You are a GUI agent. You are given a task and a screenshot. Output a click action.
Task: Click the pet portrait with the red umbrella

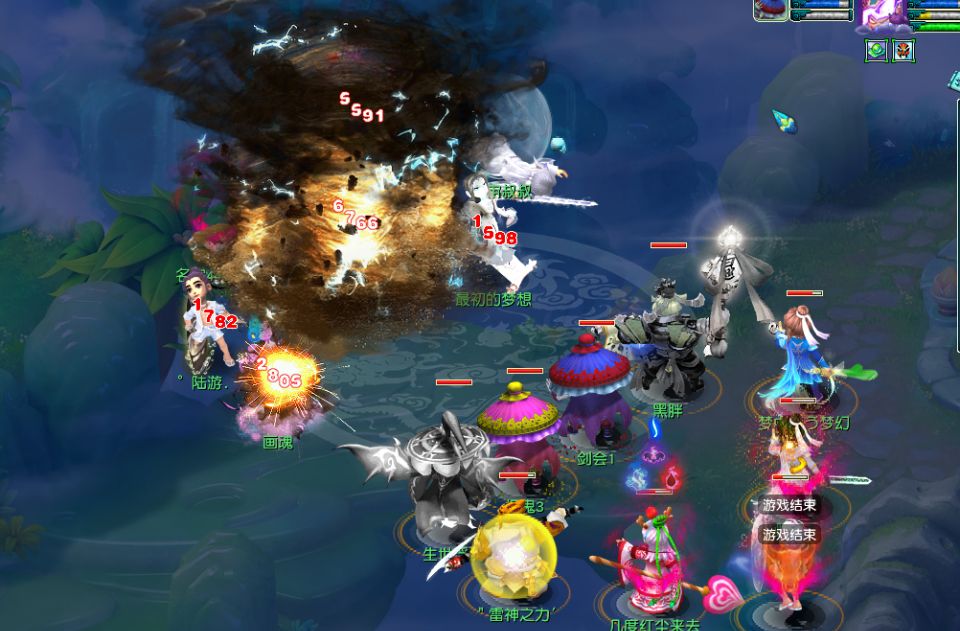(x=770, y=10)
